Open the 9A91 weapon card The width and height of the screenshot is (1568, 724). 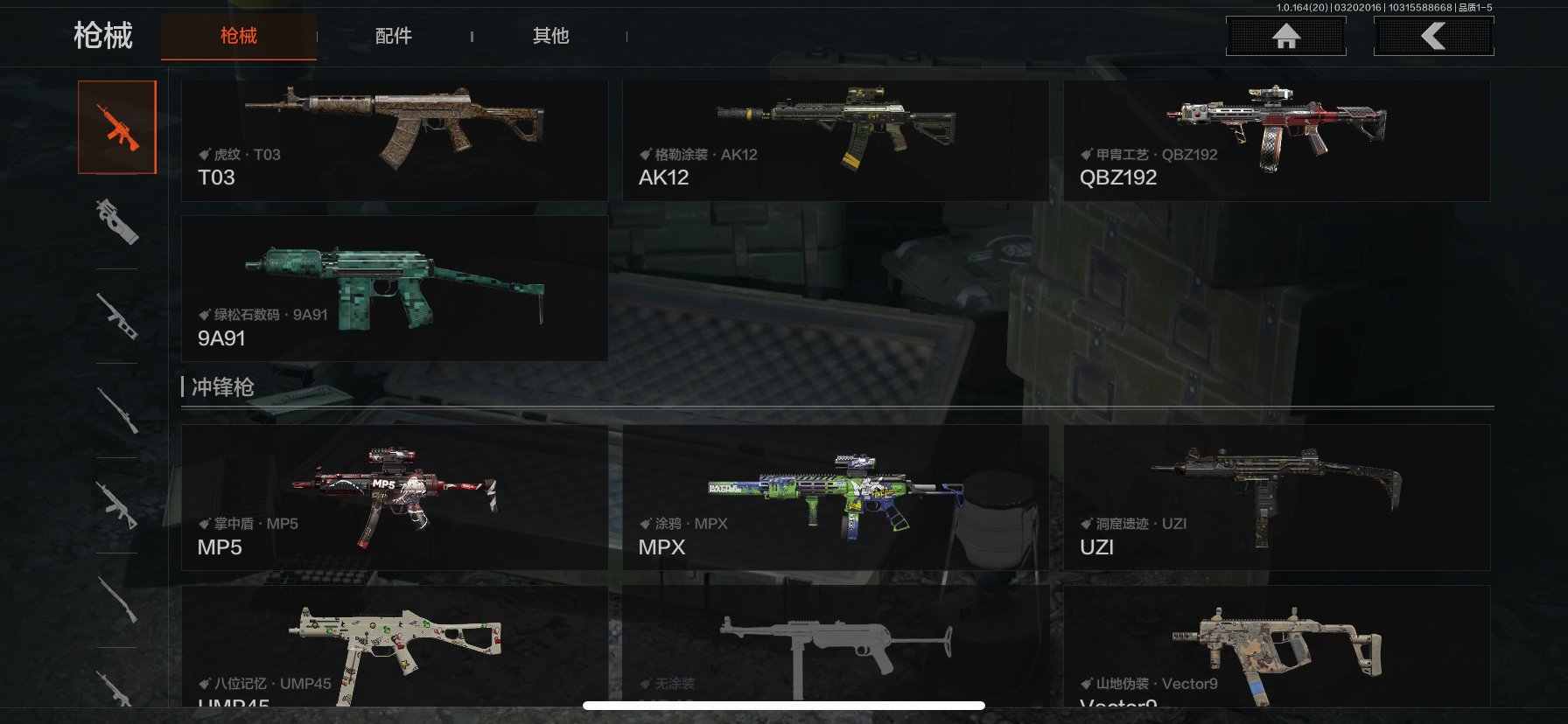tap(394, 289)
